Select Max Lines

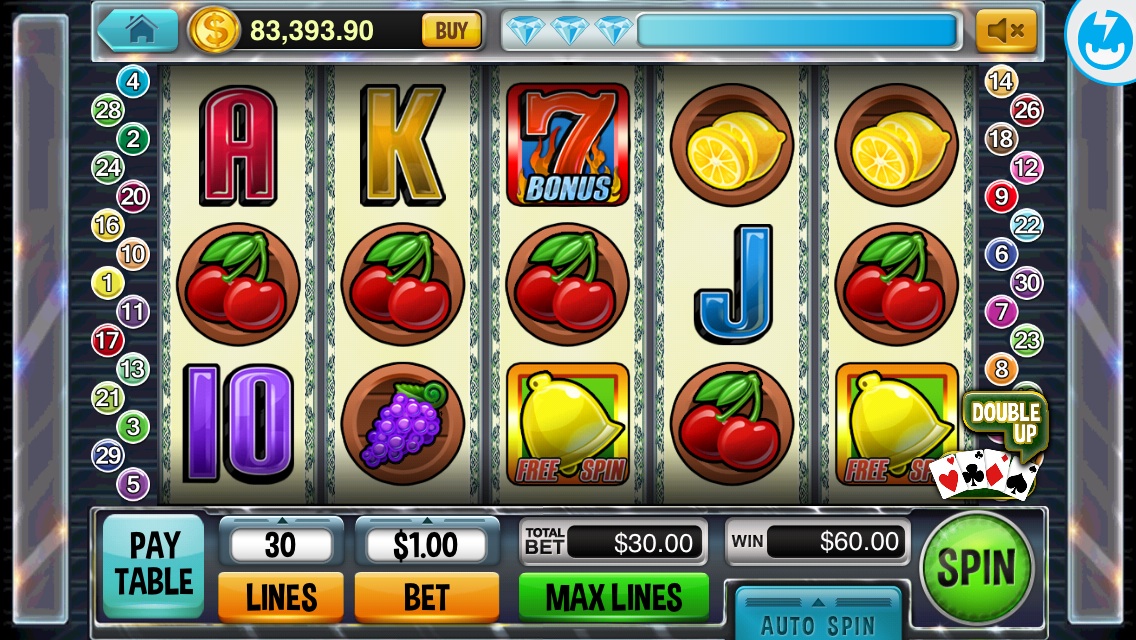coord(614,597)
